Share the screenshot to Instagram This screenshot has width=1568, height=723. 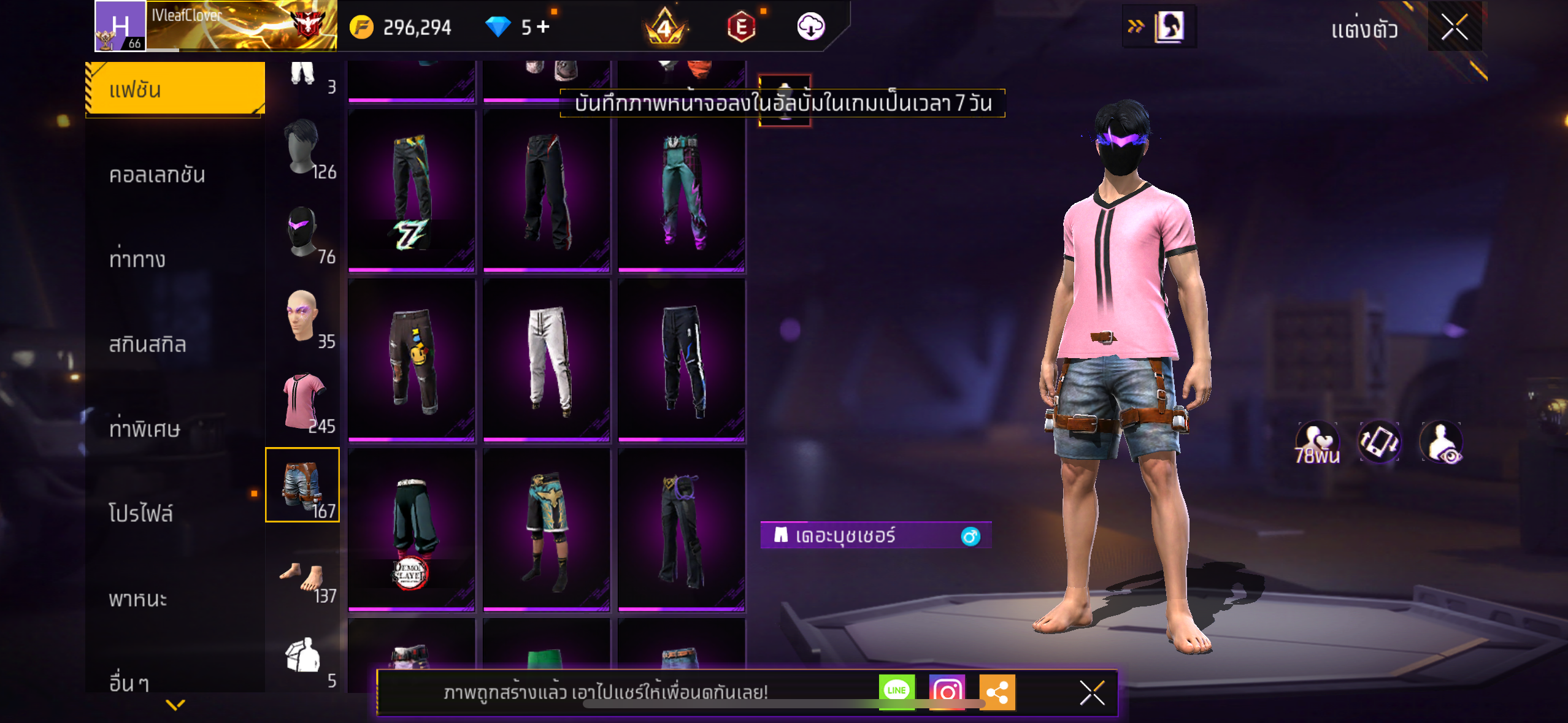[947, 692]
